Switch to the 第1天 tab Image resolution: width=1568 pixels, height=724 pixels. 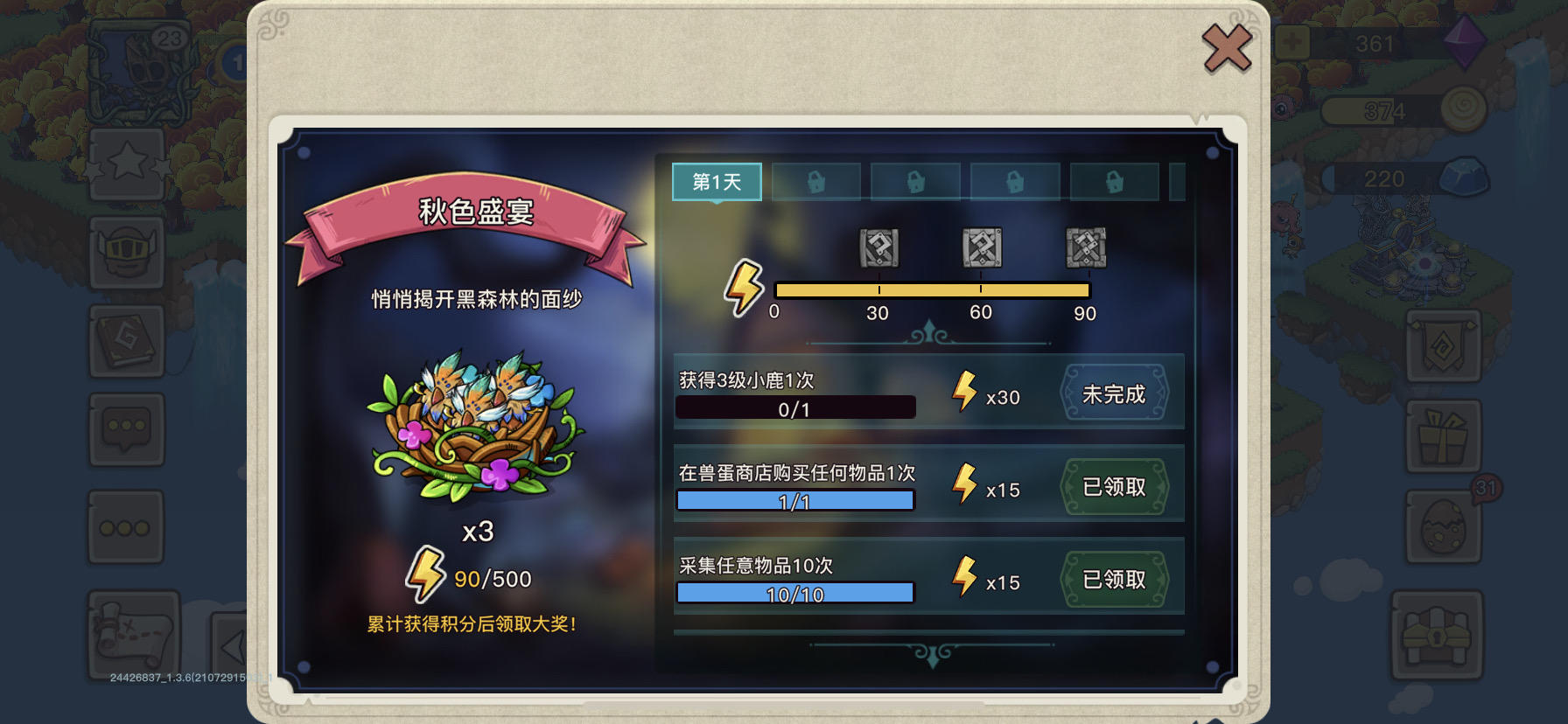[x=716, y=182]
